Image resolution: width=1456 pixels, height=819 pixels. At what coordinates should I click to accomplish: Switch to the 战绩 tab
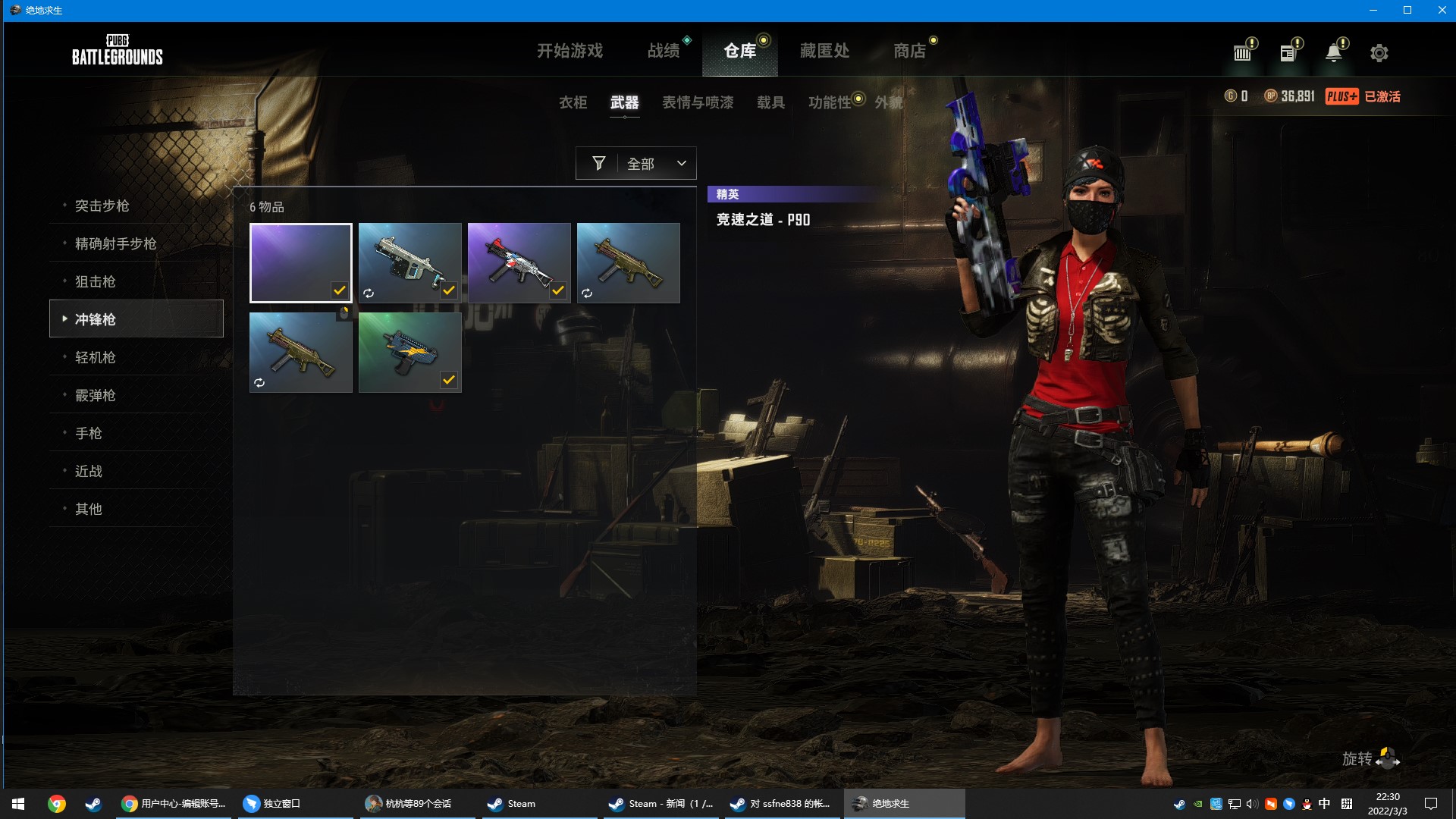coord(664,51)
